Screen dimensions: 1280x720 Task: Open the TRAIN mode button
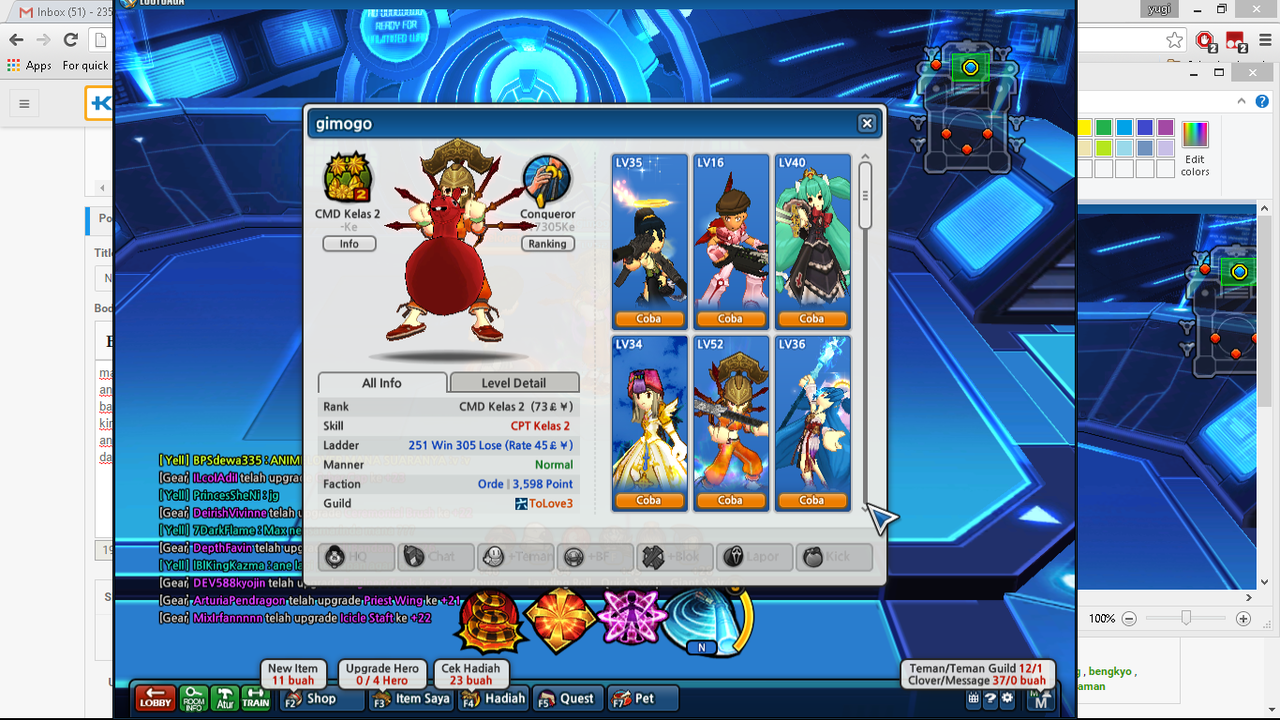(x=256, y=698)
